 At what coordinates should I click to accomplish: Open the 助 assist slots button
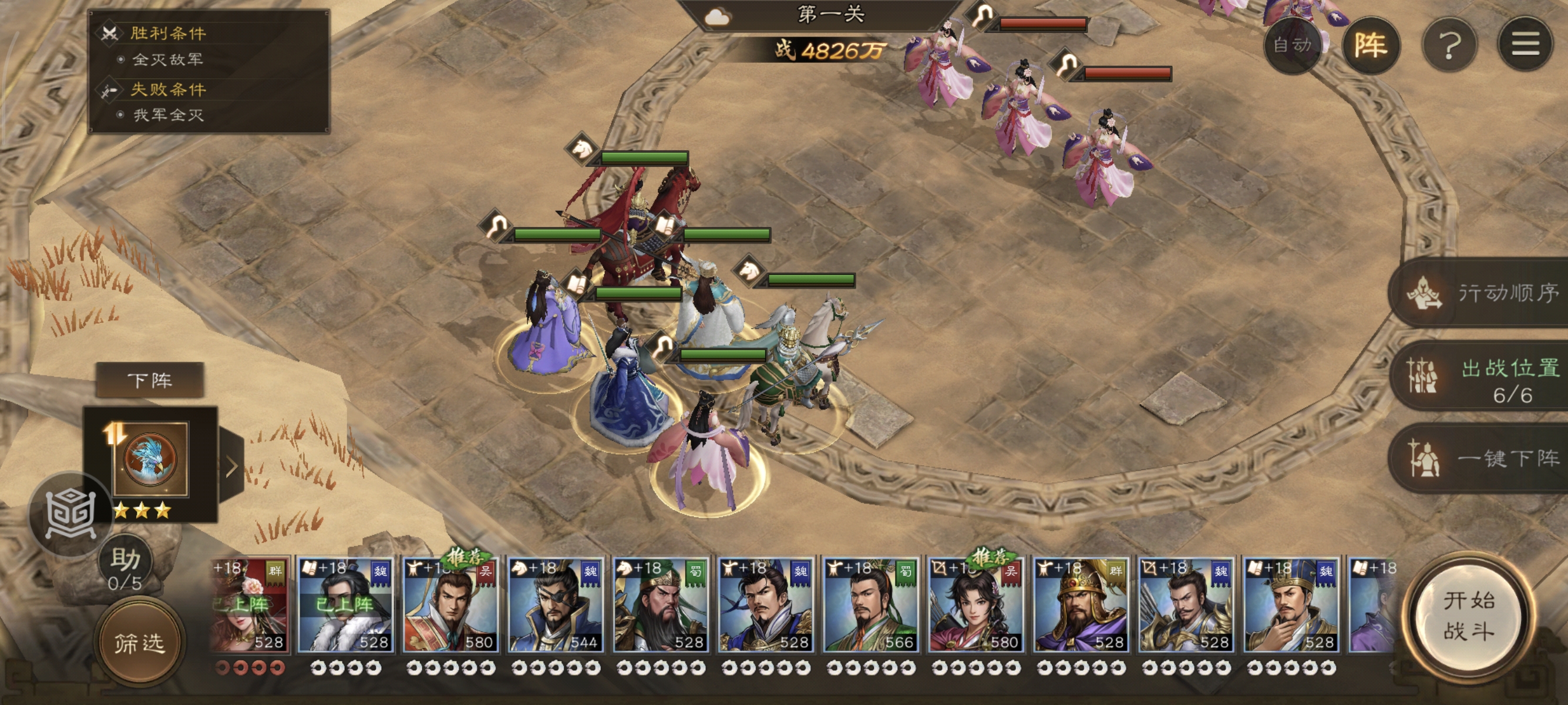tap(126, 567)
